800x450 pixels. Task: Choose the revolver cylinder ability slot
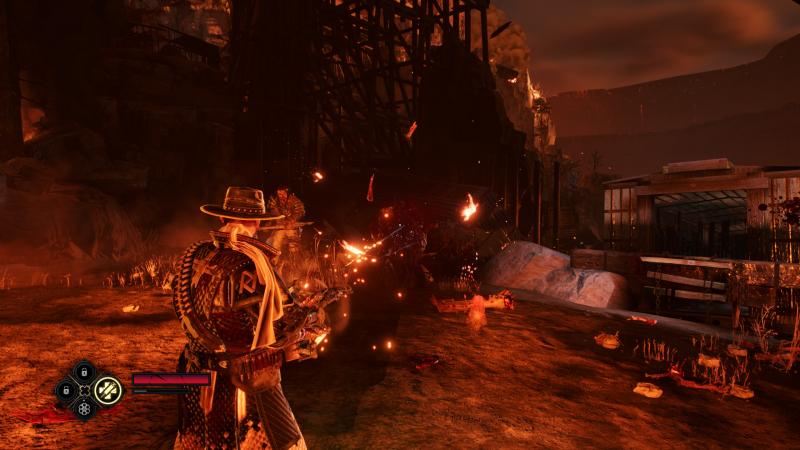click(x=84, y=408)
